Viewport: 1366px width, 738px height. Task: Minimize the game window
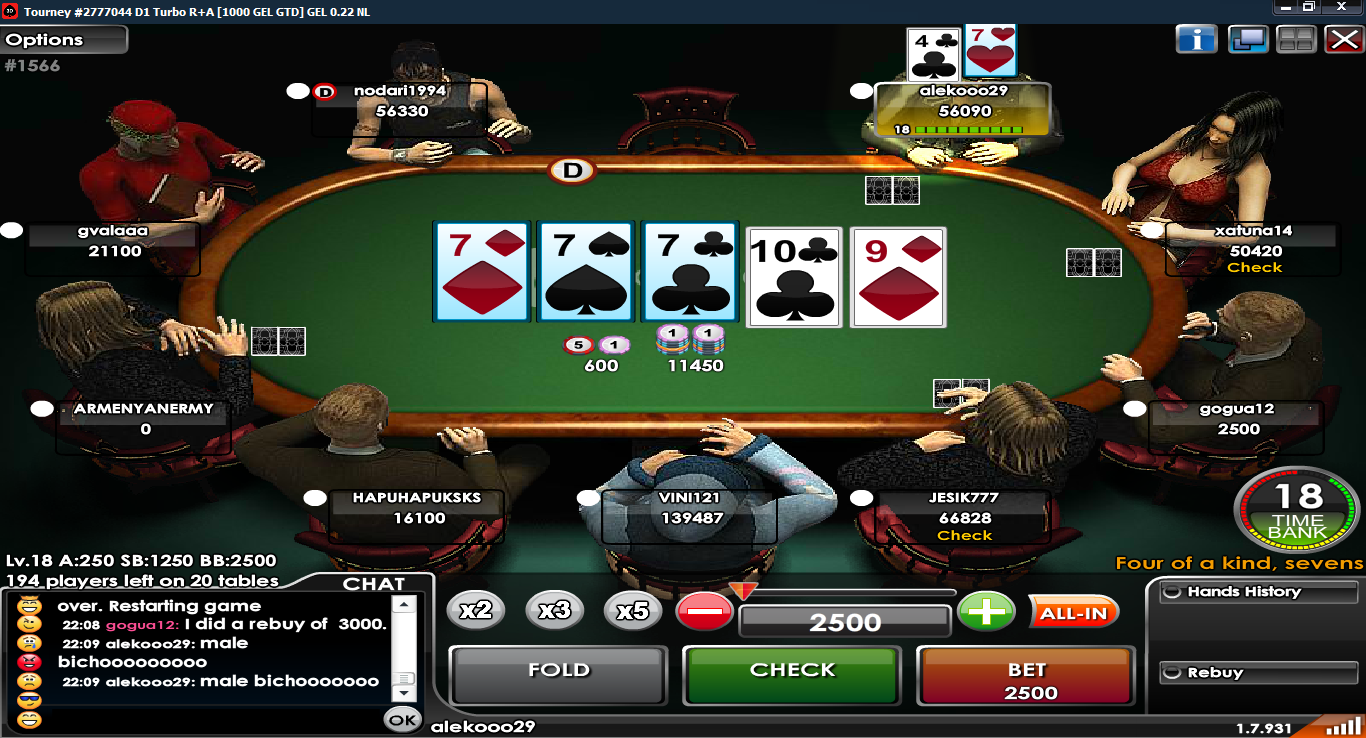[x=1285, y=7]
